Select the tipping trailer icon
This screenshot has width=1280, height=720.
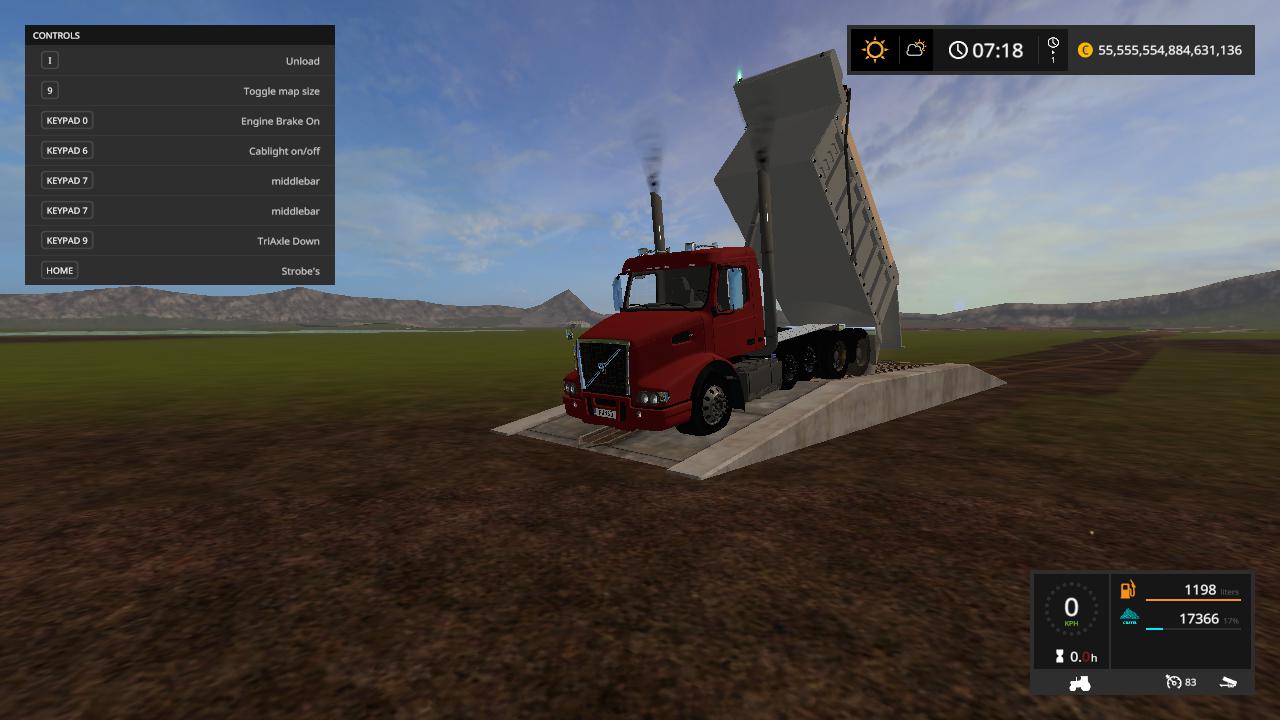click(x=1229, y=682)
